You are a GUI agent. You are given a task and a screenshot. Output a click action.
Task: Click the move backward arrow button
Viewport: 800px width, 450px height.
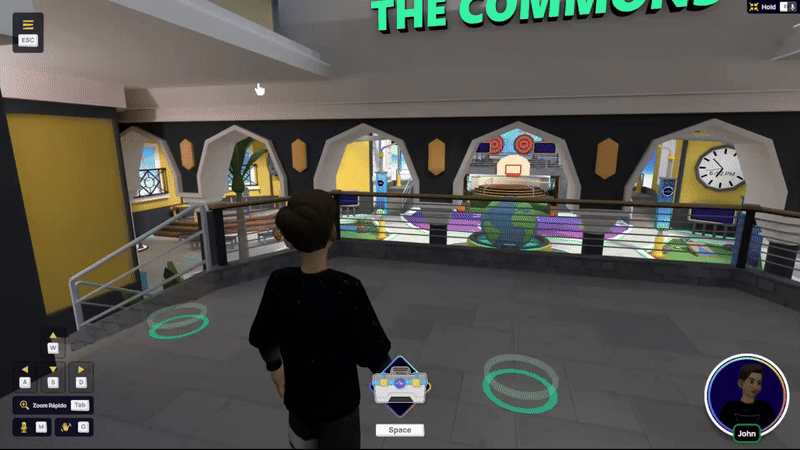(x=54, y=370)
